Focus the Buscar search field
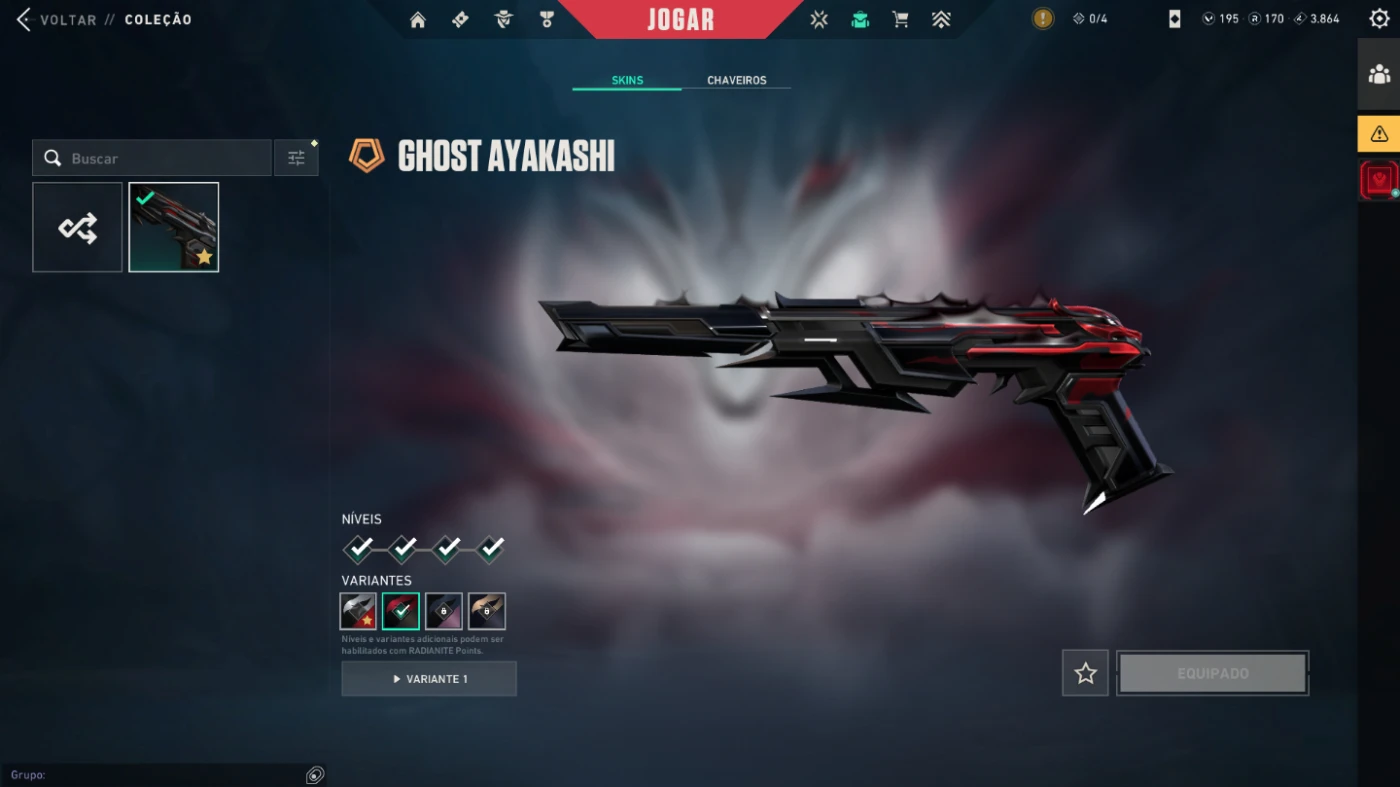 160,158
